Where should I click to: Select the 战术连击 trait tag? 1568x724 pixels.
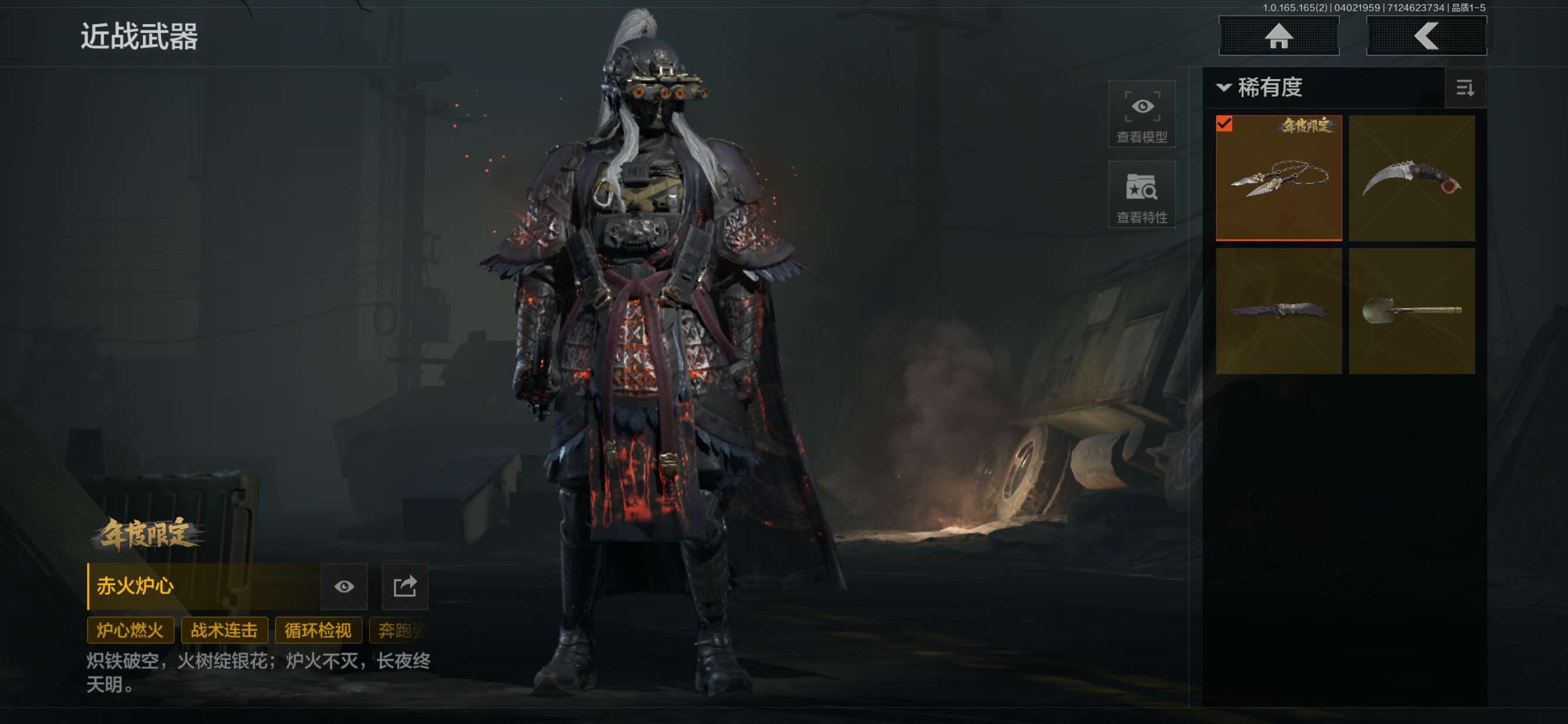pyautogui.click(x=224, y=630)
